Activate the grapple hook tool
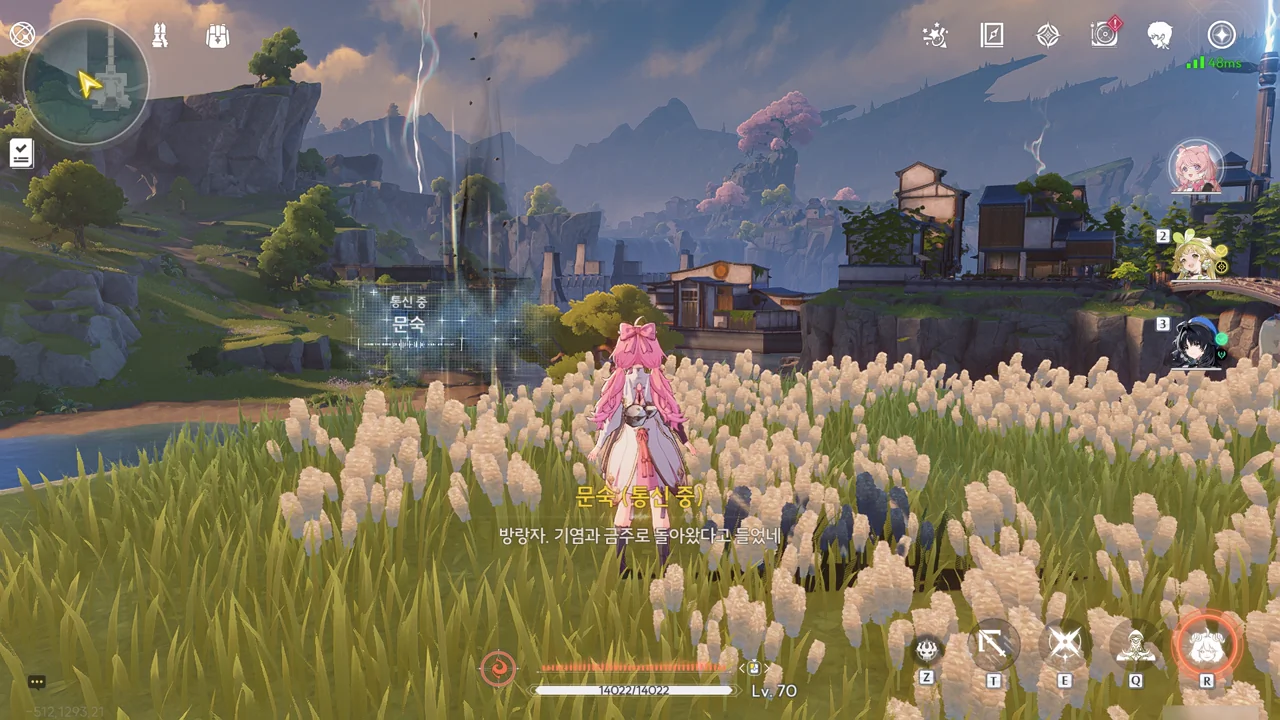The height and width of the screenshot is (720, 1280). coord(994,645)
